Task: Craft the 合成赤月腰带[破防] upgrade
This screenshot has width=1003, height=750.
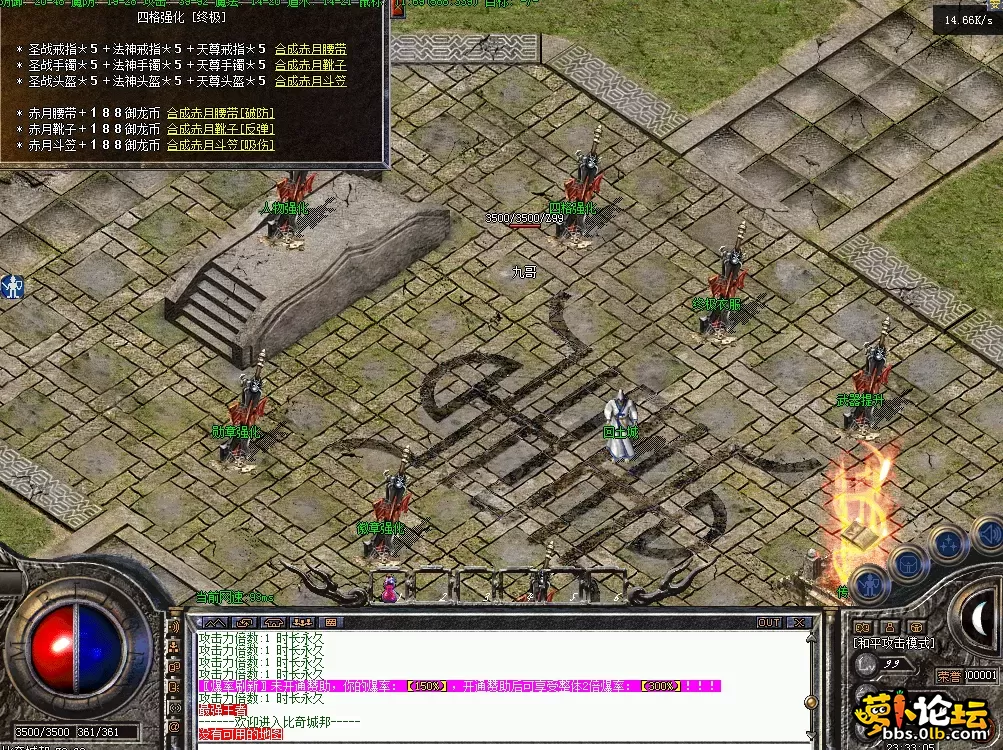Action: click(x=220, y=113)
